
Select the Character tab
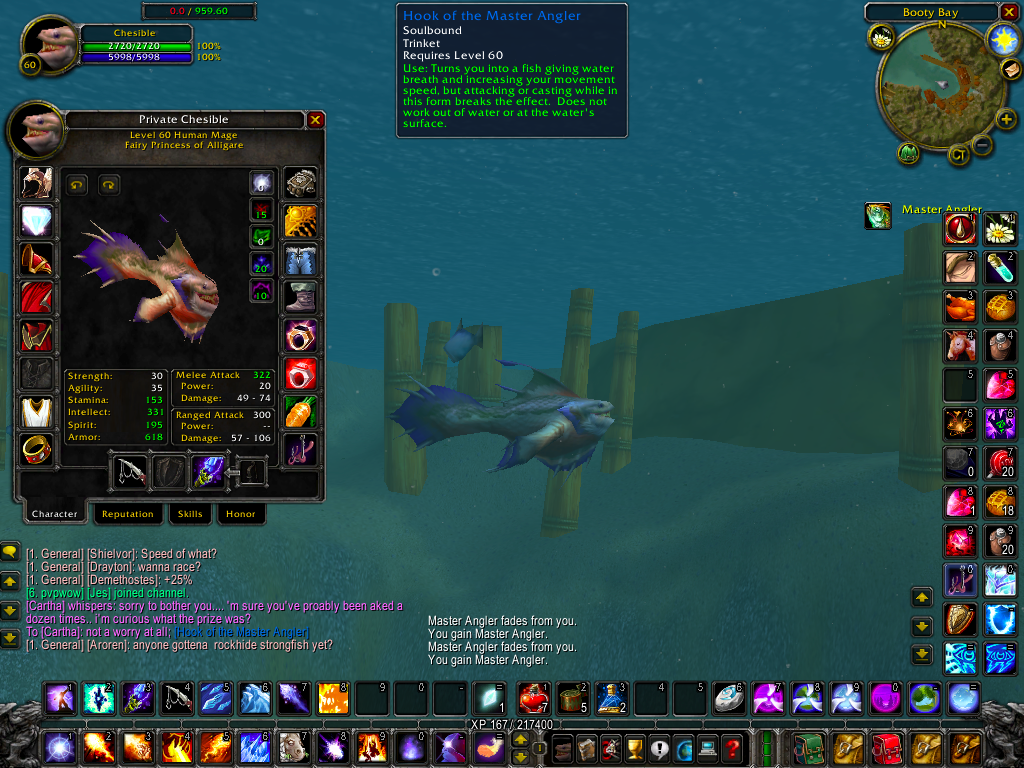tap(54, 514)
